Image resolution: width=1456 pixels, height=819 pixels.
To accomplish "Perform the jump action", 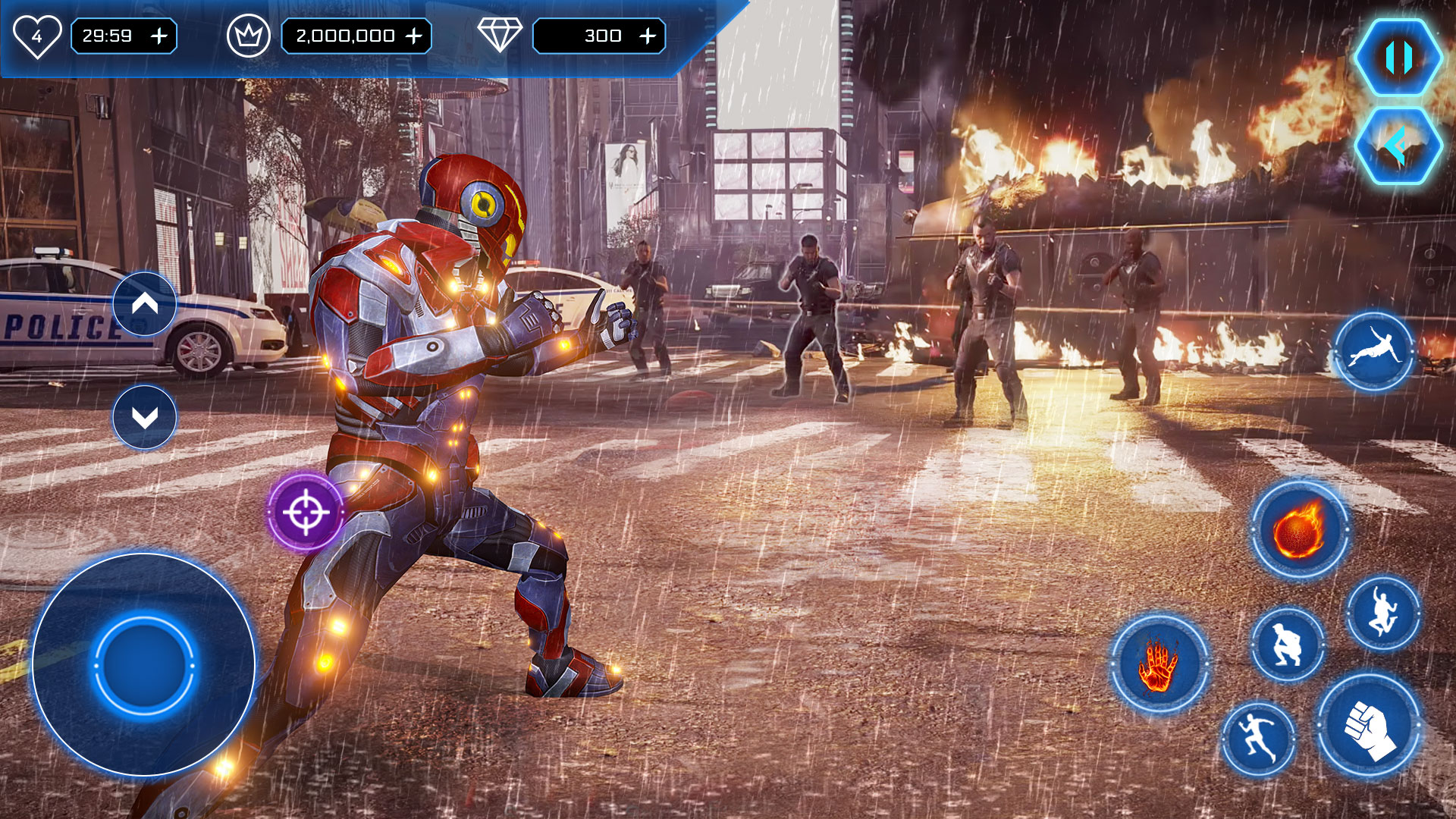I will (1383, 613).
